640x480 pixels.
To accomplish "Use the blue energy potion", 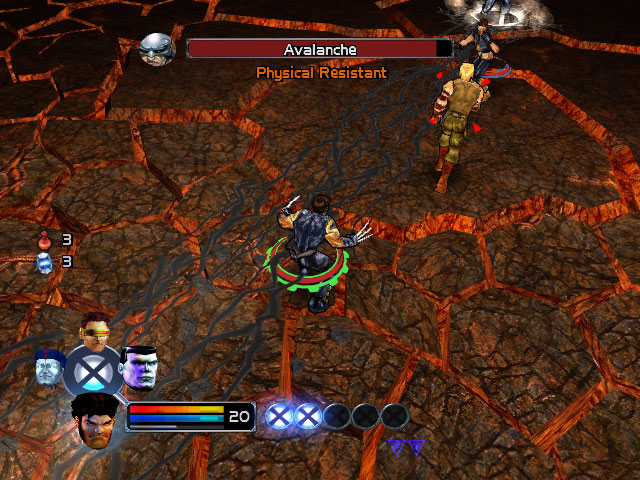I will click(43, 262).
